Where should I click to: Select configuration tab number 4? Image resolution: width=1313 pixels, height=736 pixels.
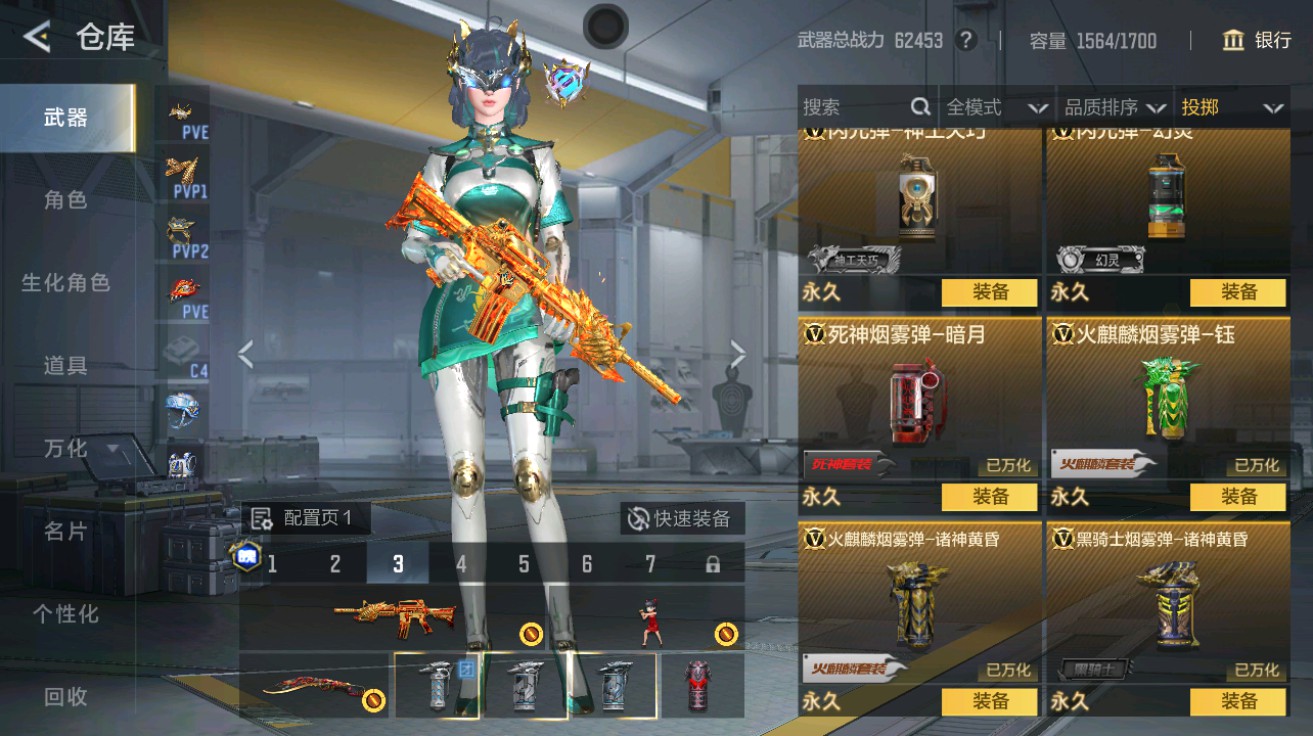tap(461, 564)
